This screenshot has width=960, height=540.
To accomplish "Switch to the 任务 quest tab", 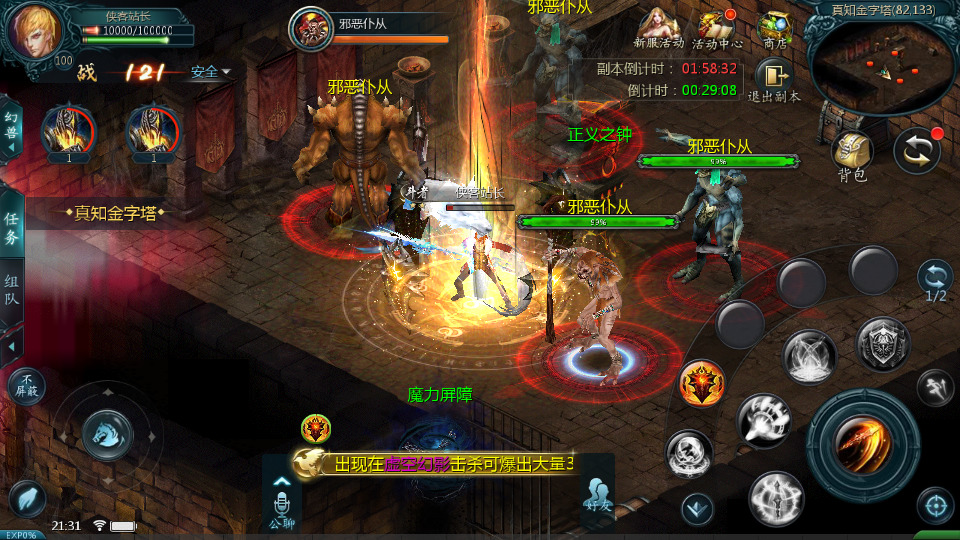I will click(12, 228).
